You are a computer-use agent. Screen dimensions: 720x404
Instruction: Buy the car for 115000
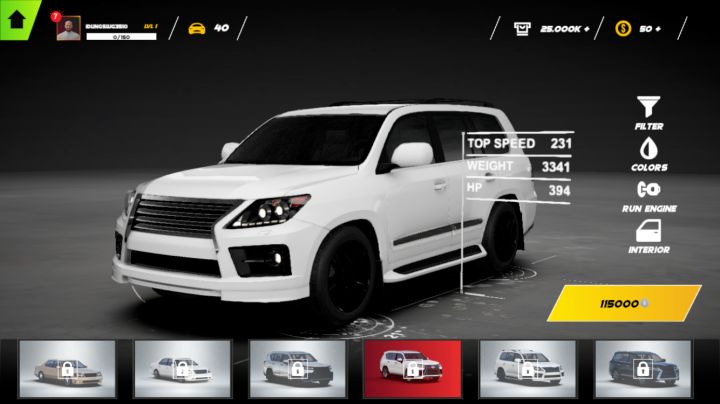click(623, 302)
